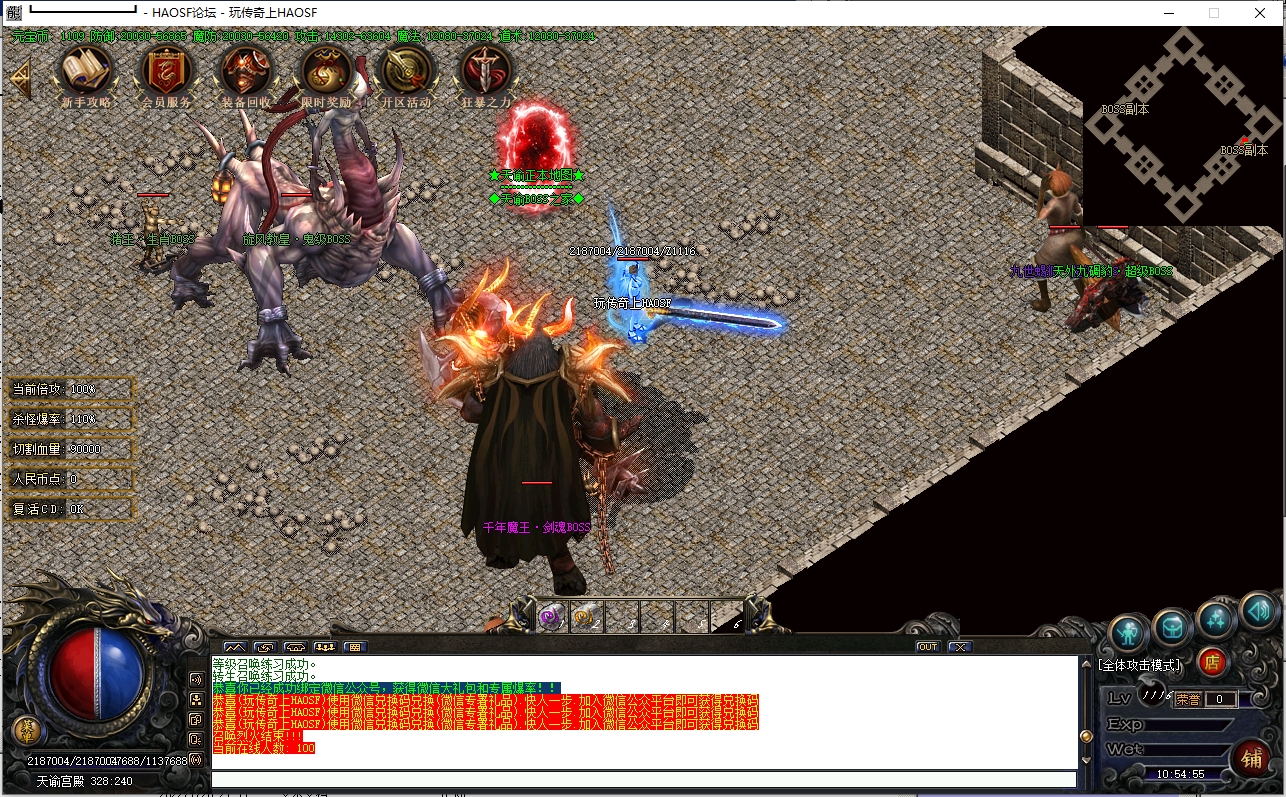This screenshot has height=797, width=1286.
Task: Minimize the game window
Action: [x=1167, y=13]
